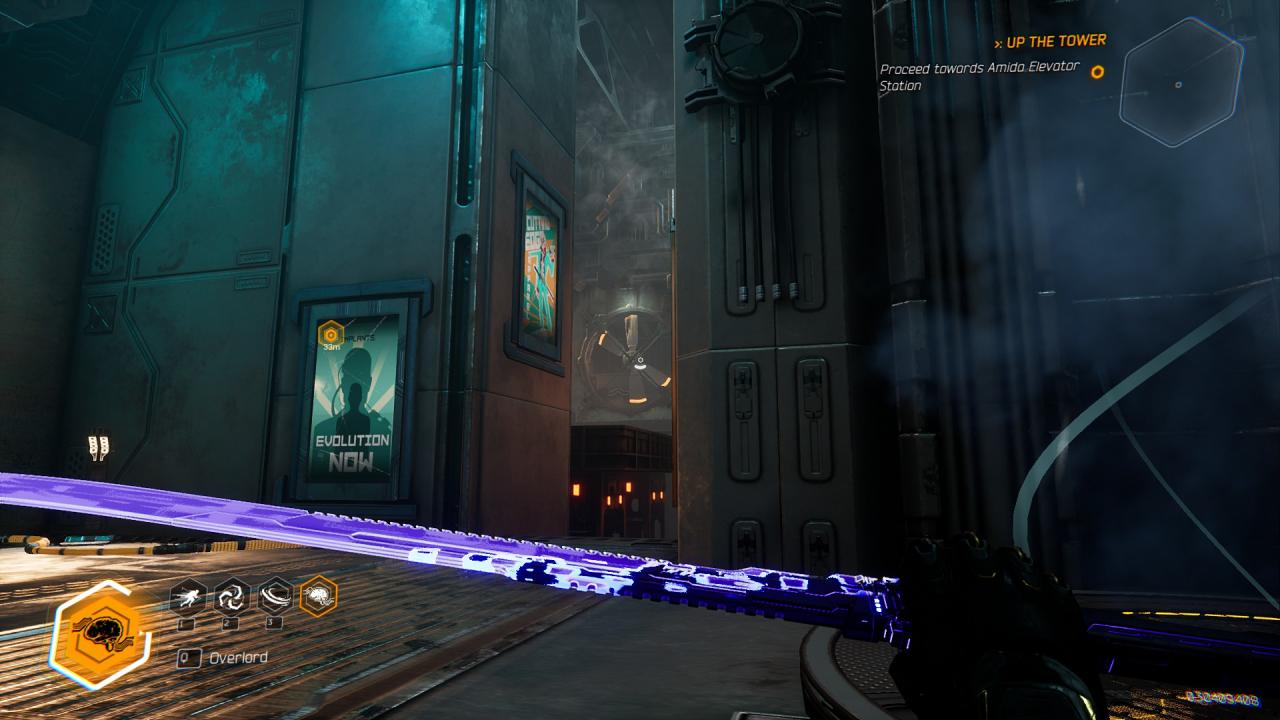The image size is (1280, 720).
Task: Choose the Tempest swirl ability icon
Action: pyautogui.click(x=232, y=597)
